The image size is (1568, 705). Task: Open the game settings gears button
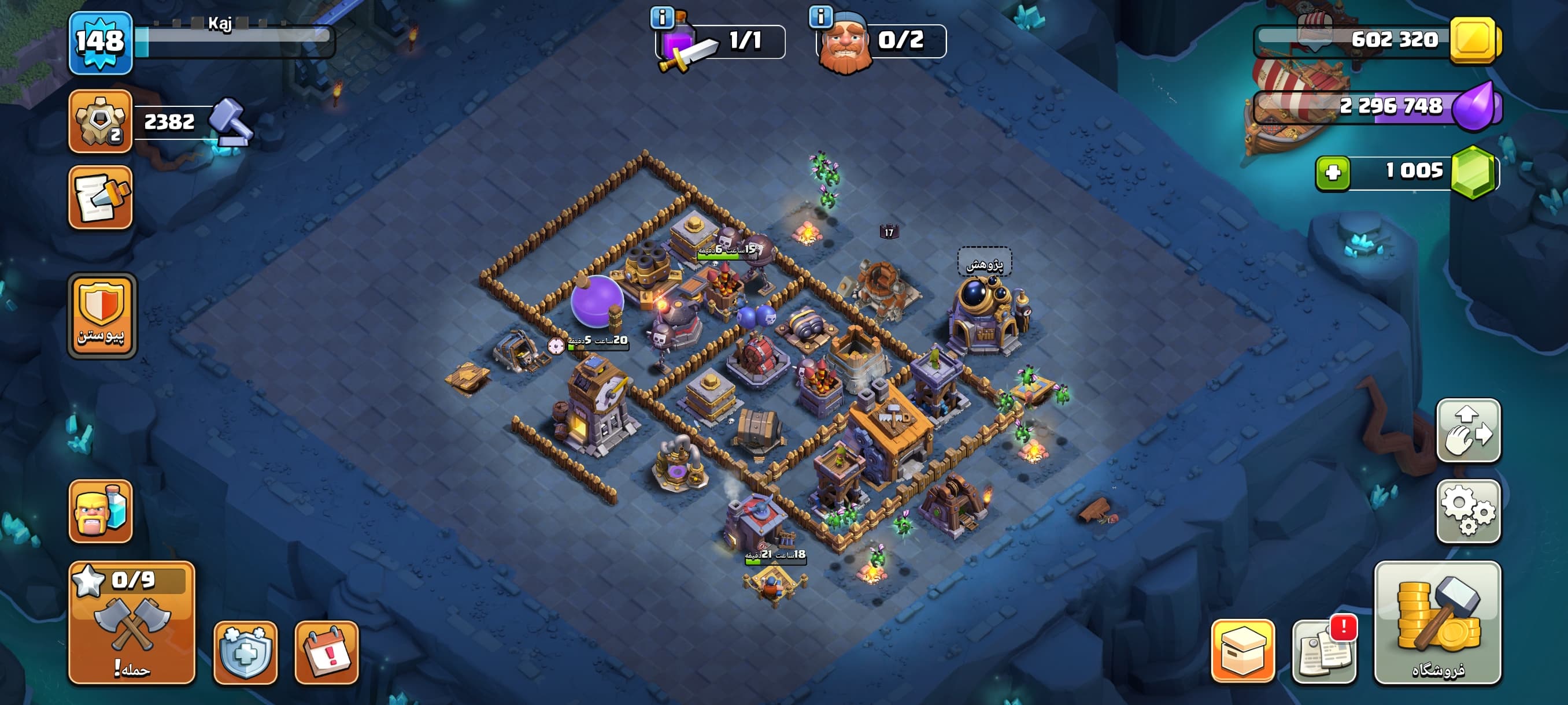coord(1468,511)
